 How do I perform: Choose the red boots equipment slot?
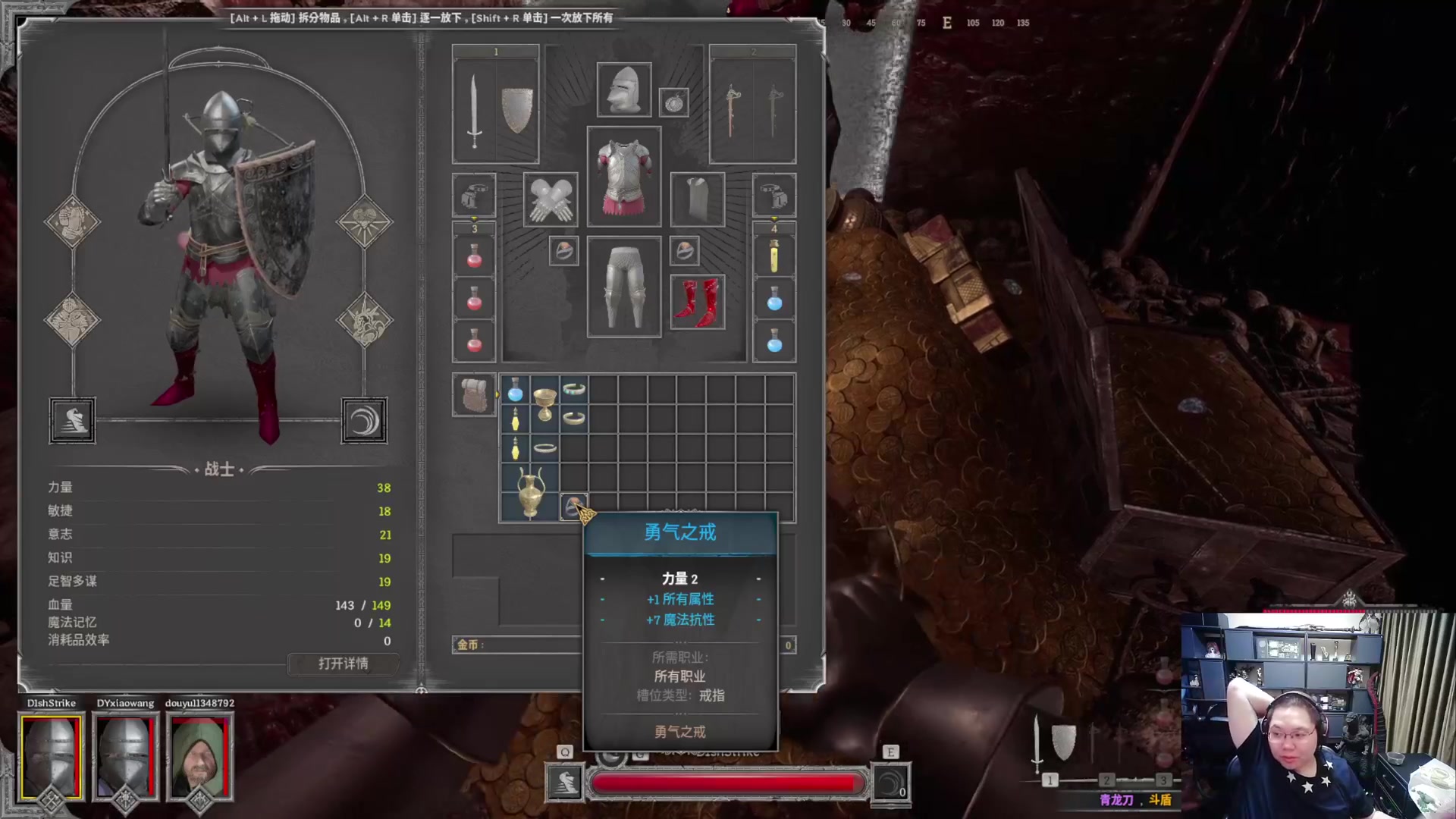(x=697, y=302)
